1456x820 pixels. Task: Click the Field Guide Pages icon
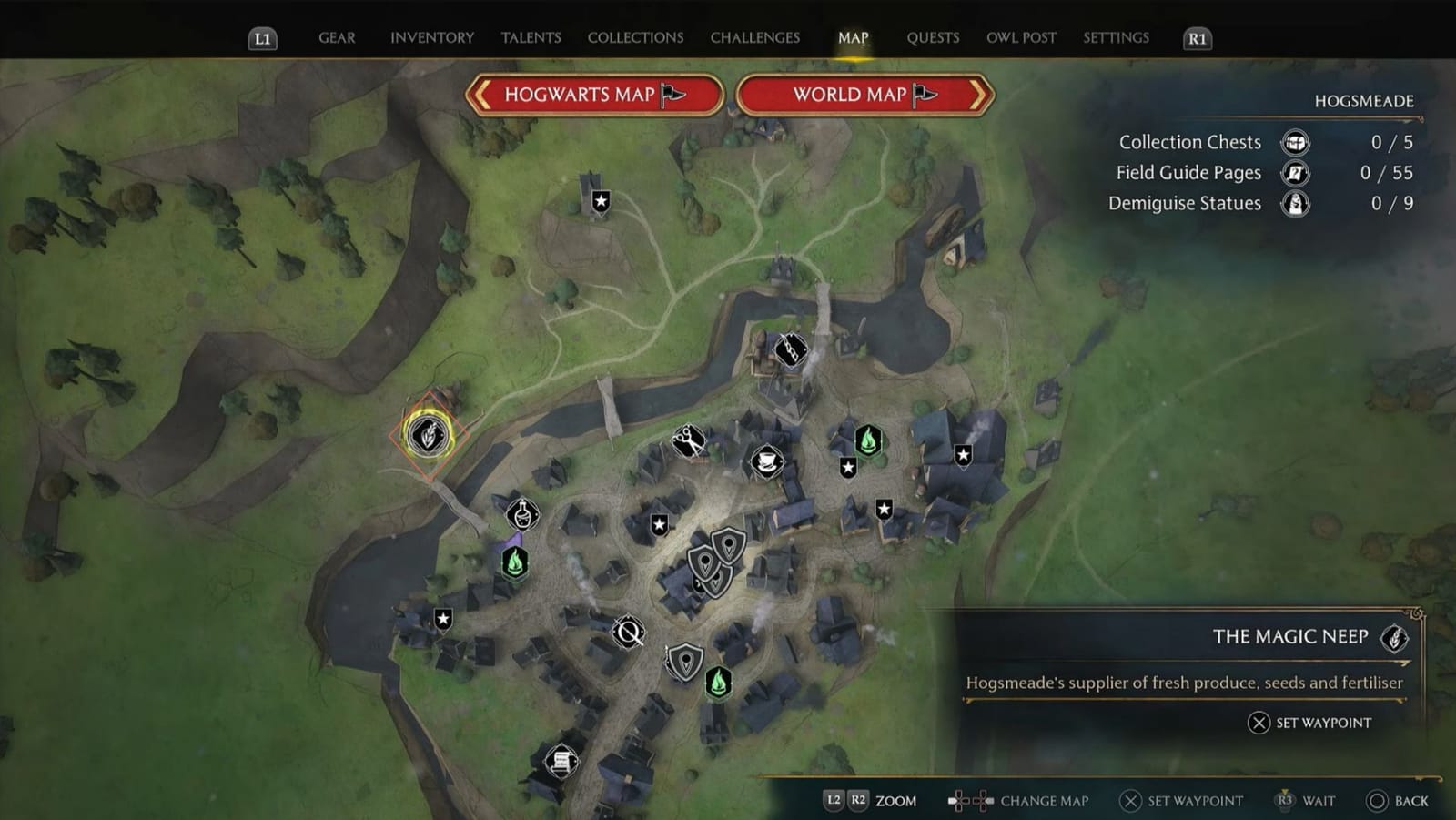tap(1295, 173)
